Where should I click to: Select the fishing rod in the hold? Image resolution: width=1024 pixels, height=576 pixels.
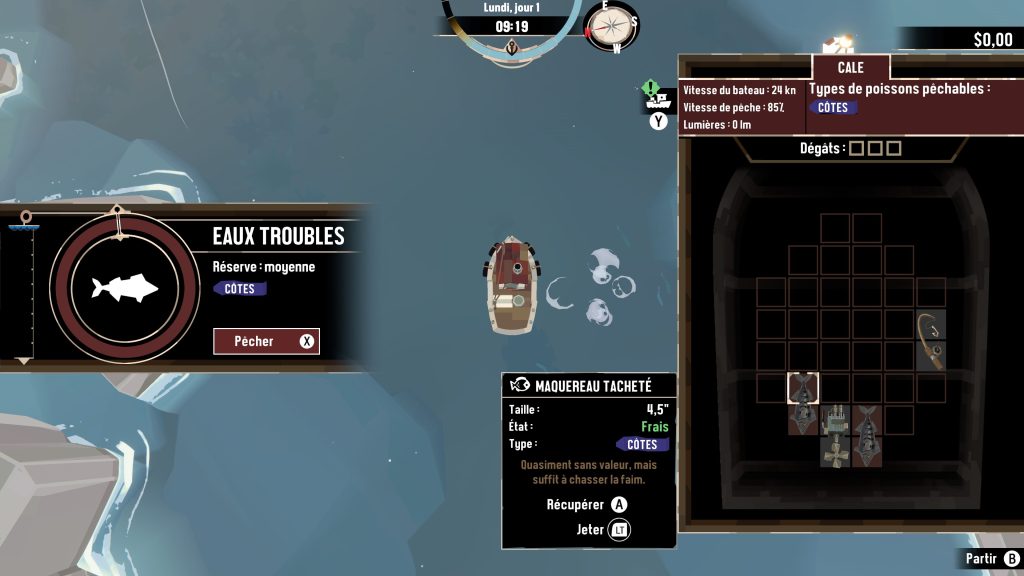click(931, 340)
